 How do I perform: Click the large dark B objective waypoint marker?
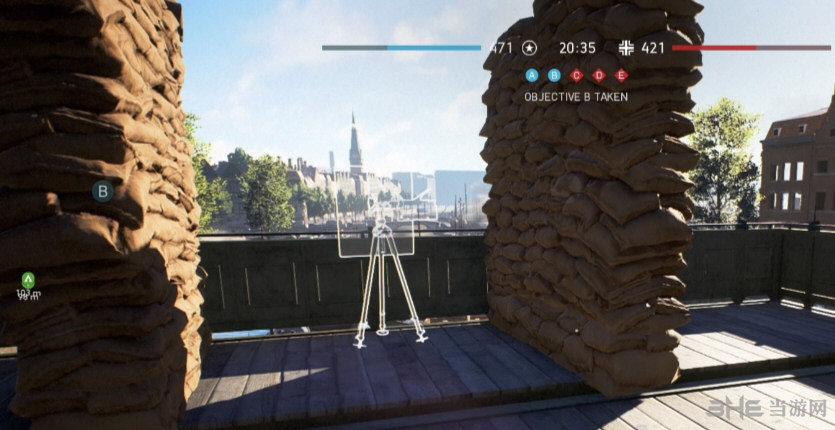(102, 191)
